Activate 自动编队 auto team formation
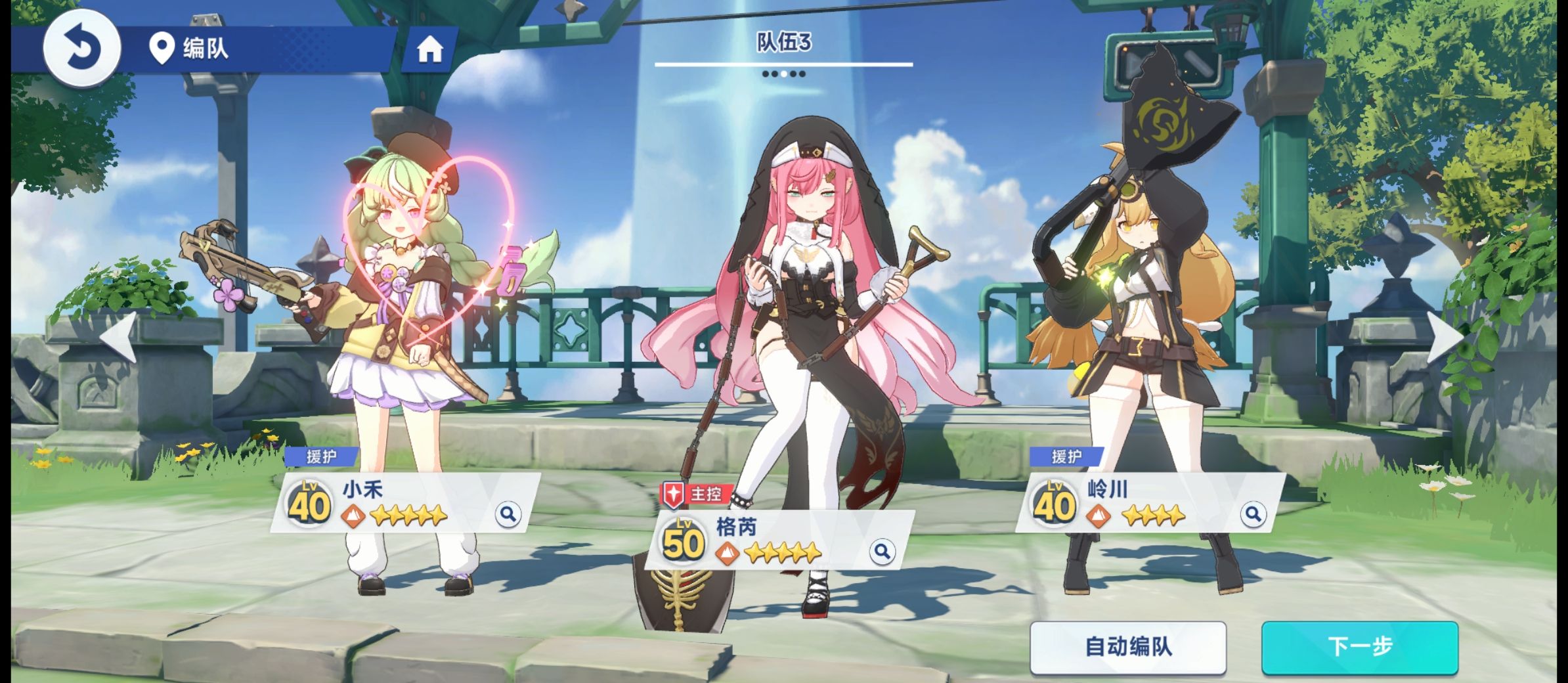Screen dimensions: 1568x683 pos(1127,647)
